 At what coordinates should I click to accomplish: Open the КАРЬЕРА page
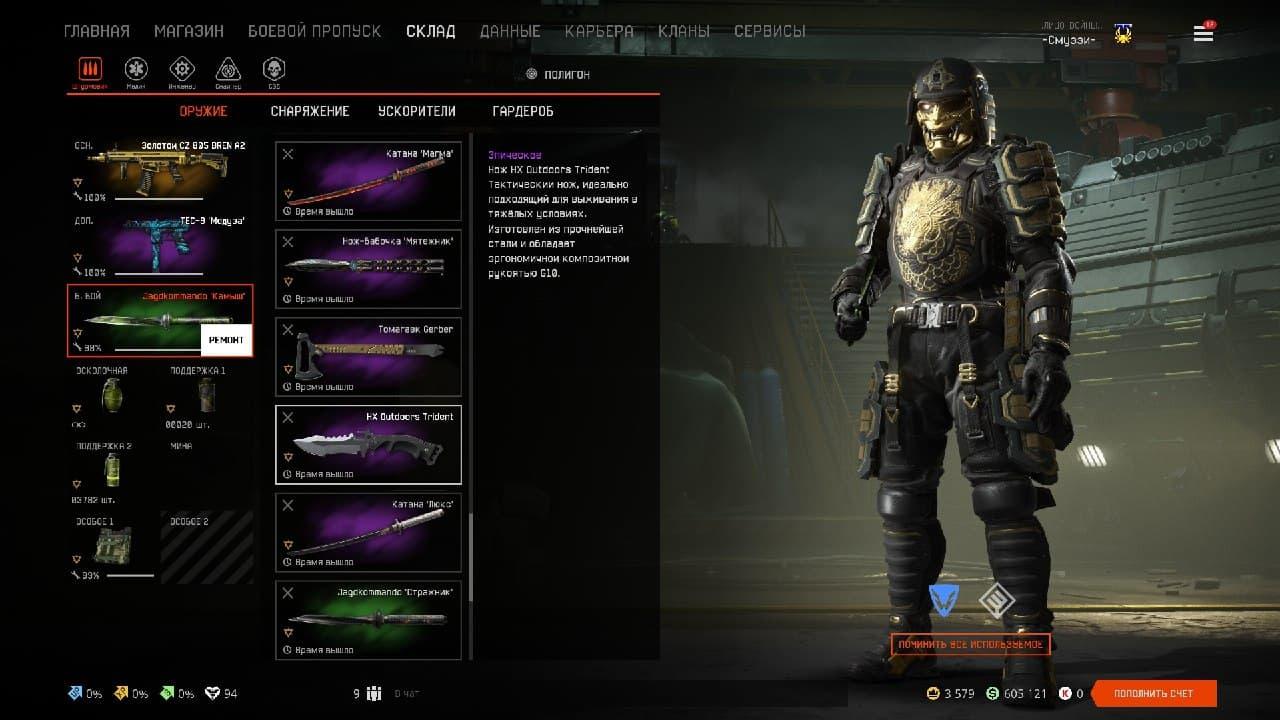pyautogui.click(x=599, y=31)
